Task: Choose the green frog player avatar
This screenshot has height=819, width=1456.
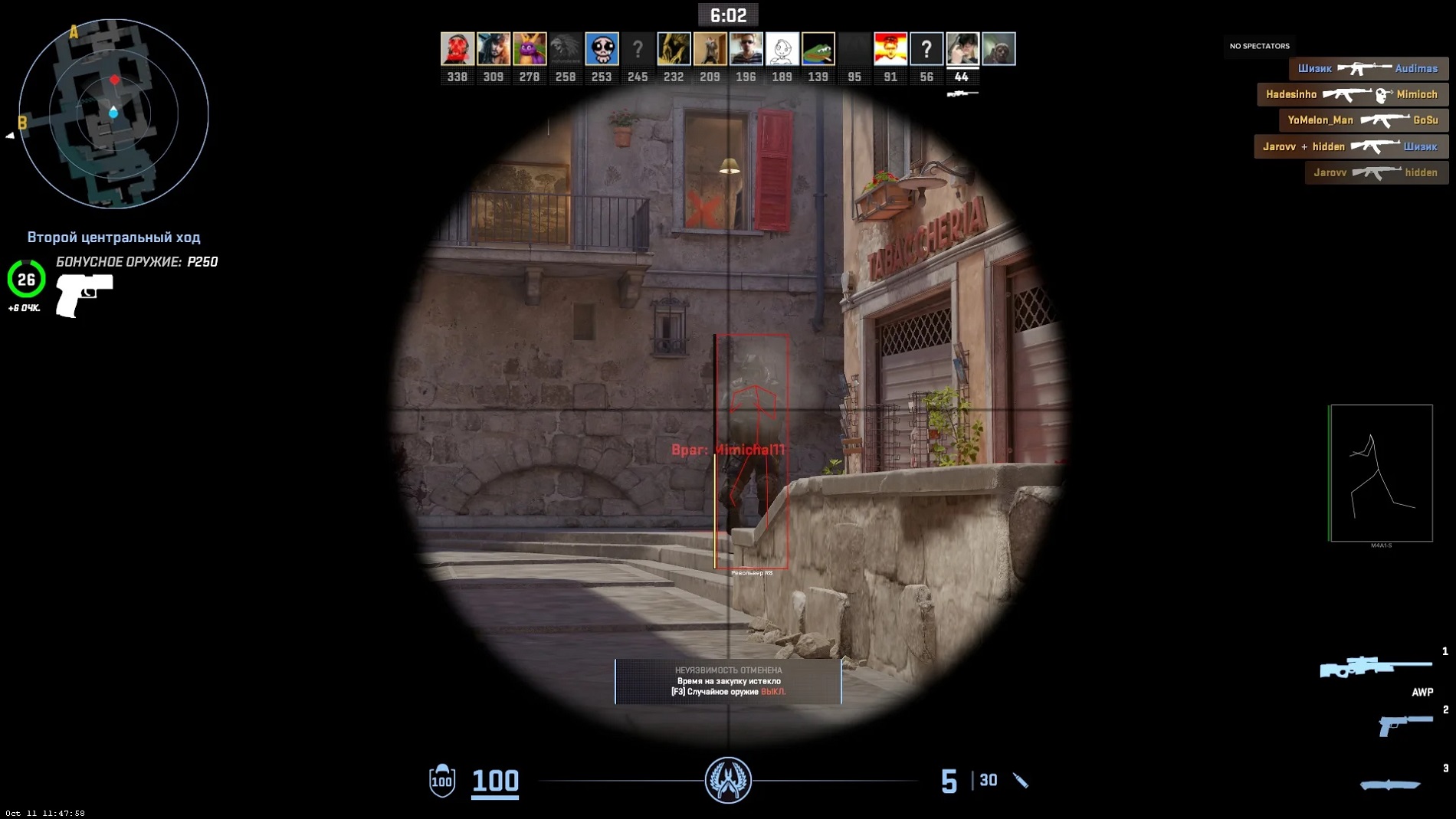Action: 818,49
